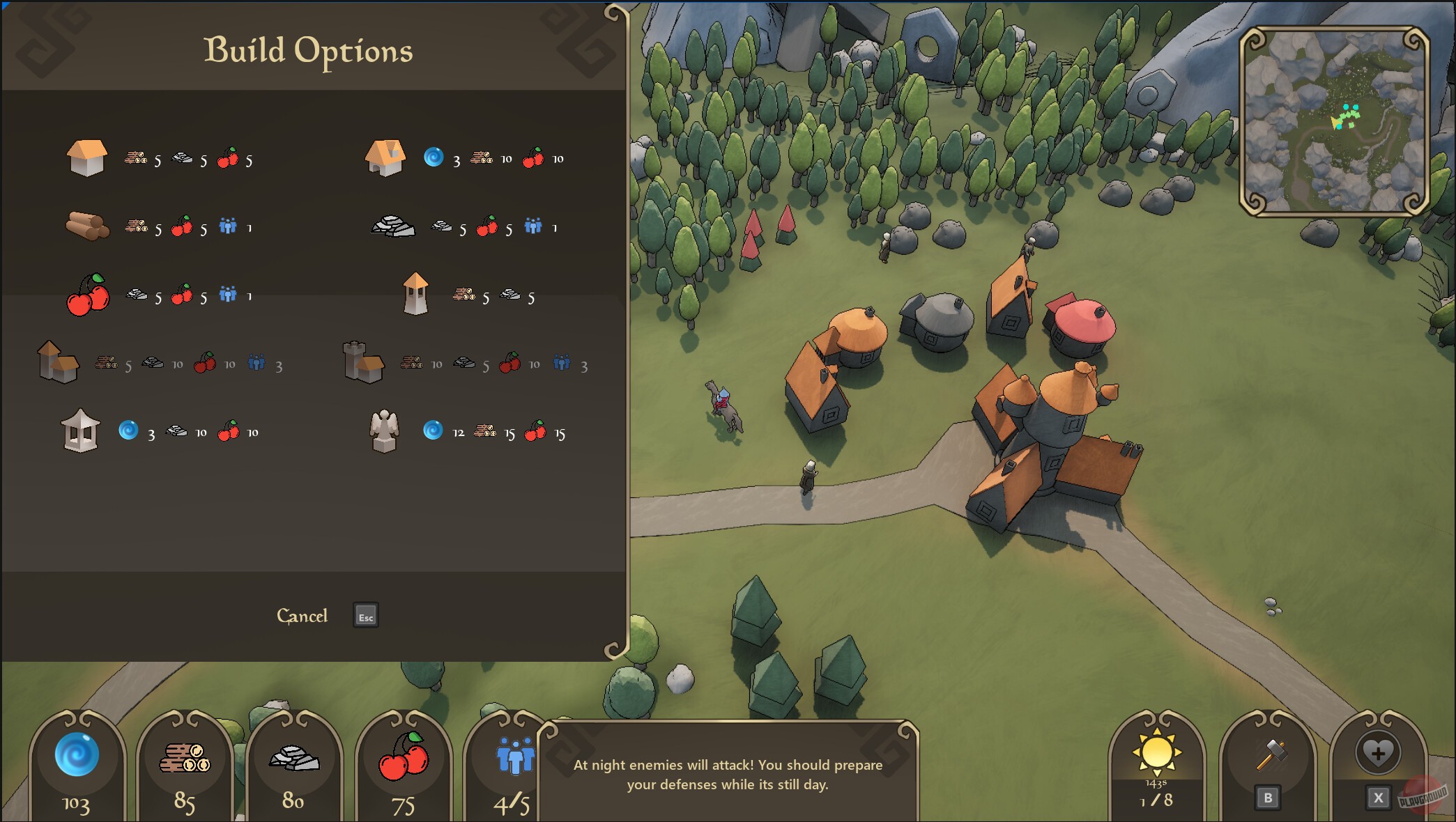Select the small house build option

coord(87,157)
